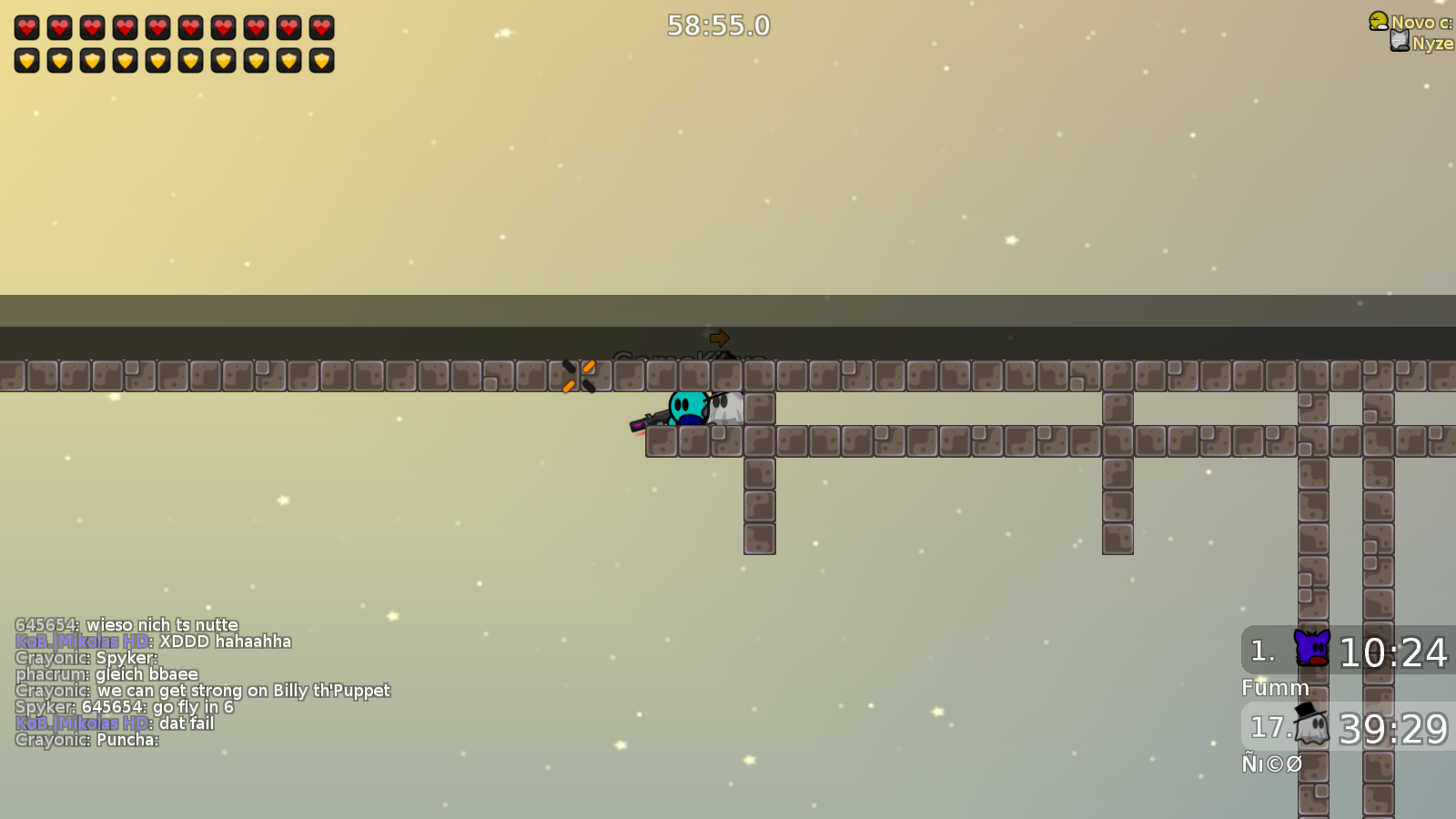Select the Crayonic chat name
The image size is (1456, 819).
pos(51,657)
